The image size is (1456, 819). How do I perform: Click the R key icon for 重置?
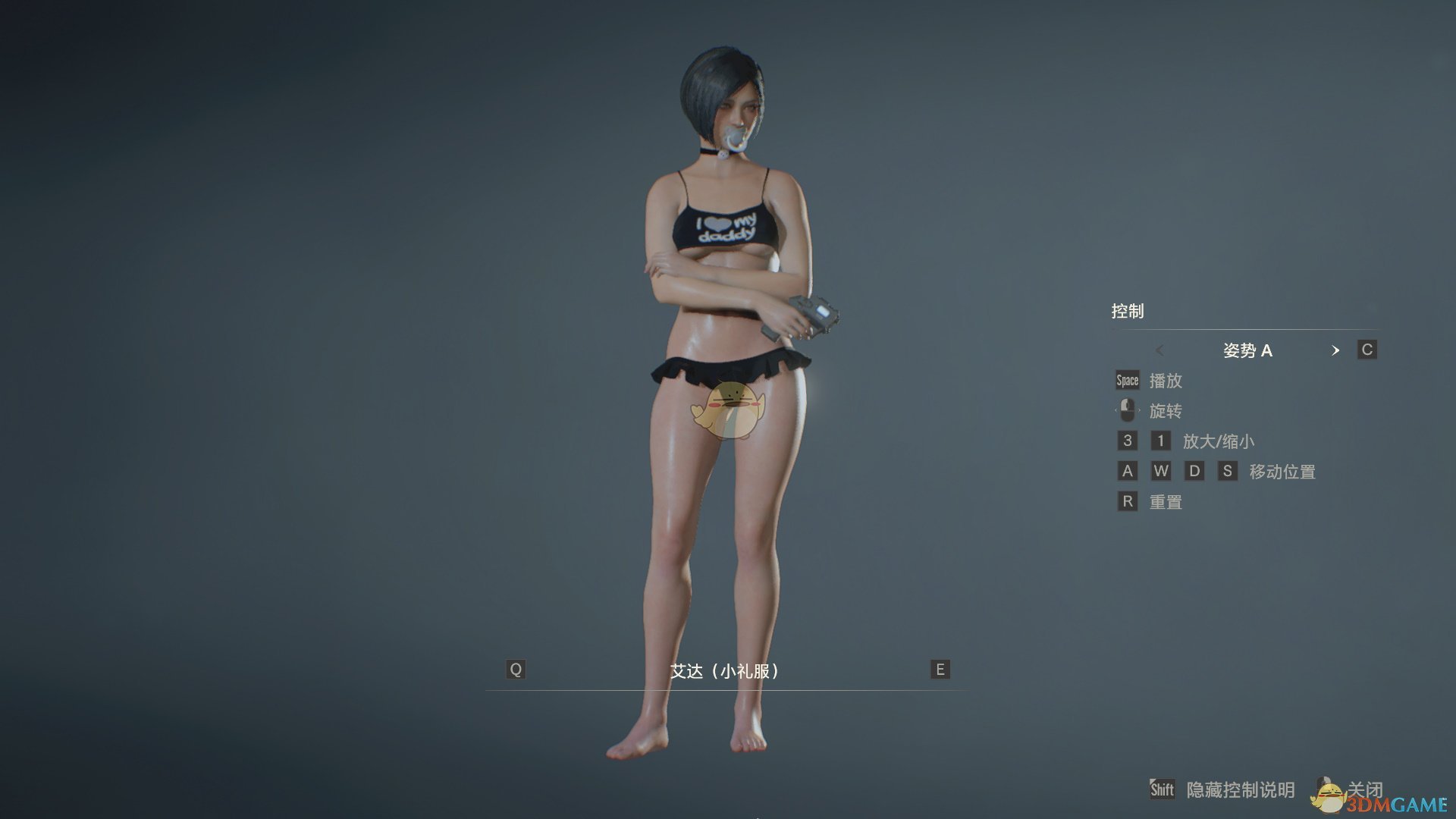click(1127, 501)
